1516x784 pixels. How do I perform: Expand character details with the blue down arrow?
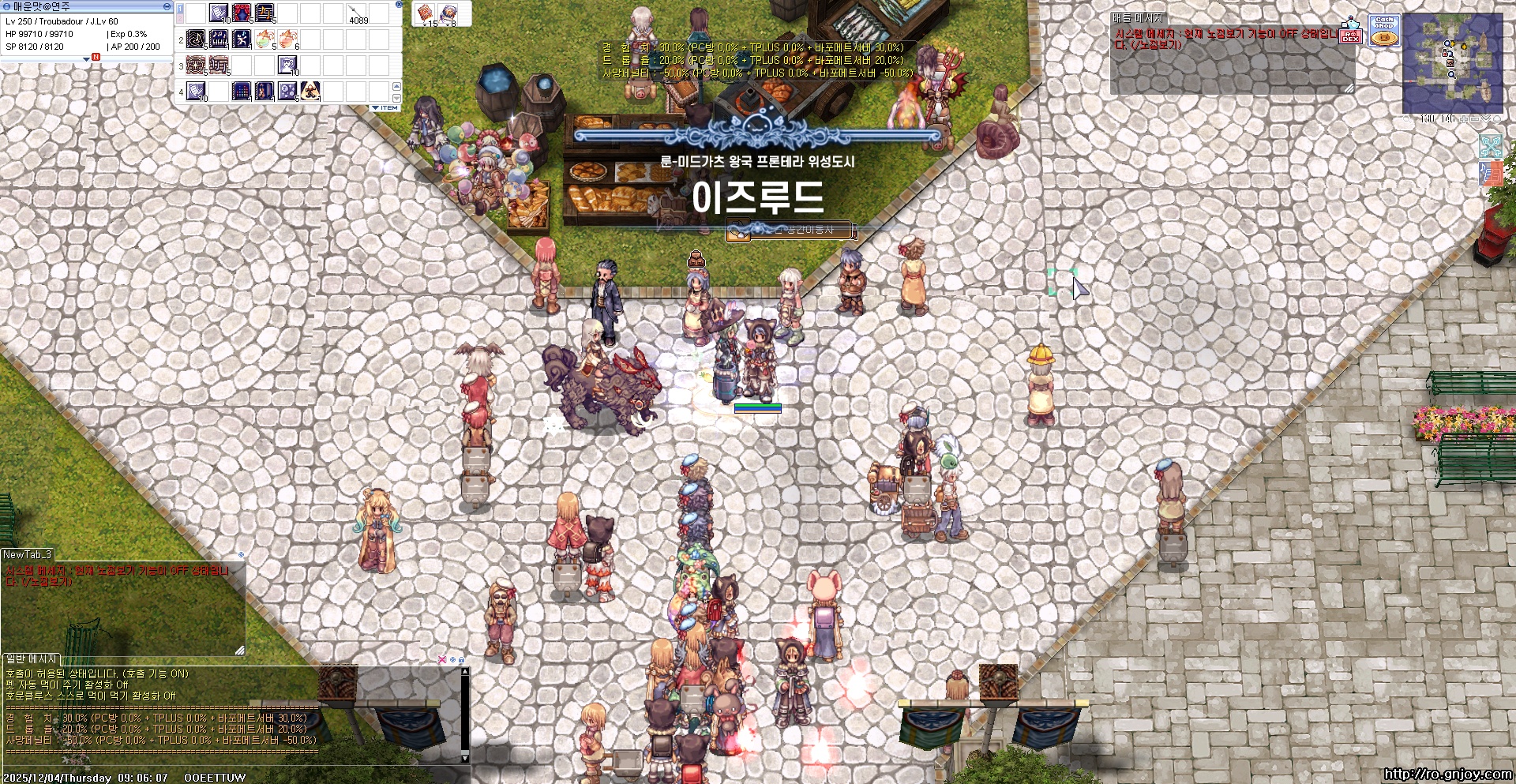coord(87,58)
